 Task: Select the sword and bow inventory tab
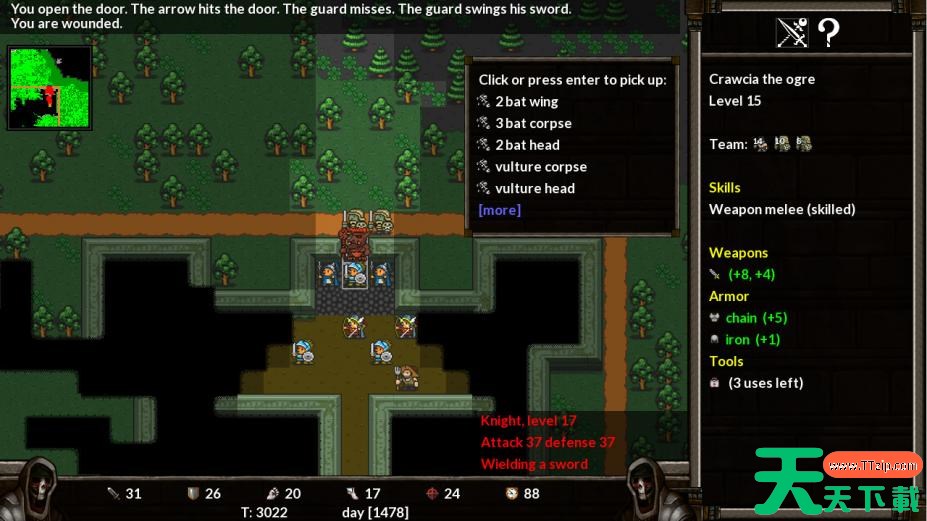coord(792,33)
